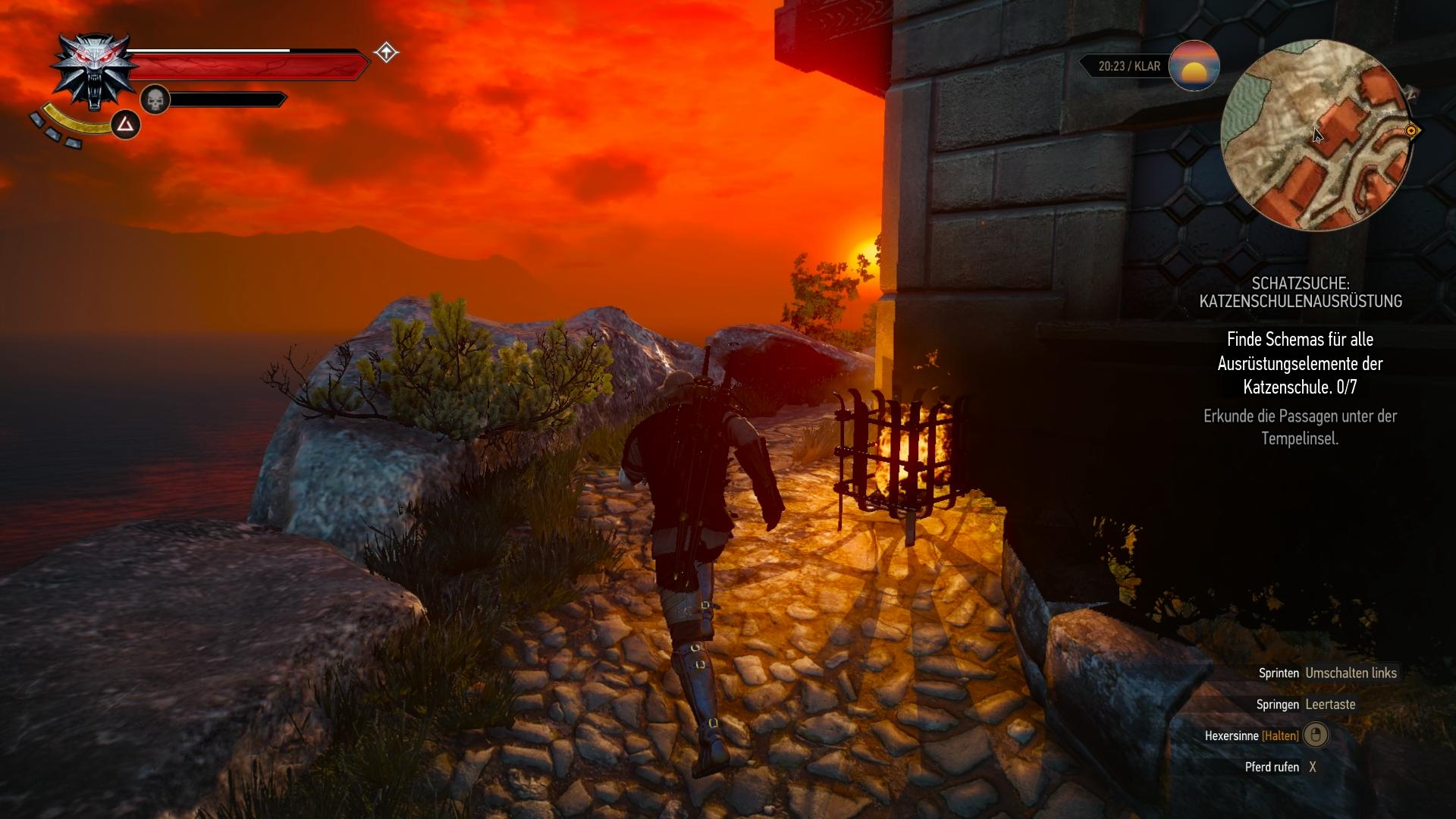Viewport: 1456px width, 819px height.
Task: Click the sunset weather icon
Action: (1194, 67)
